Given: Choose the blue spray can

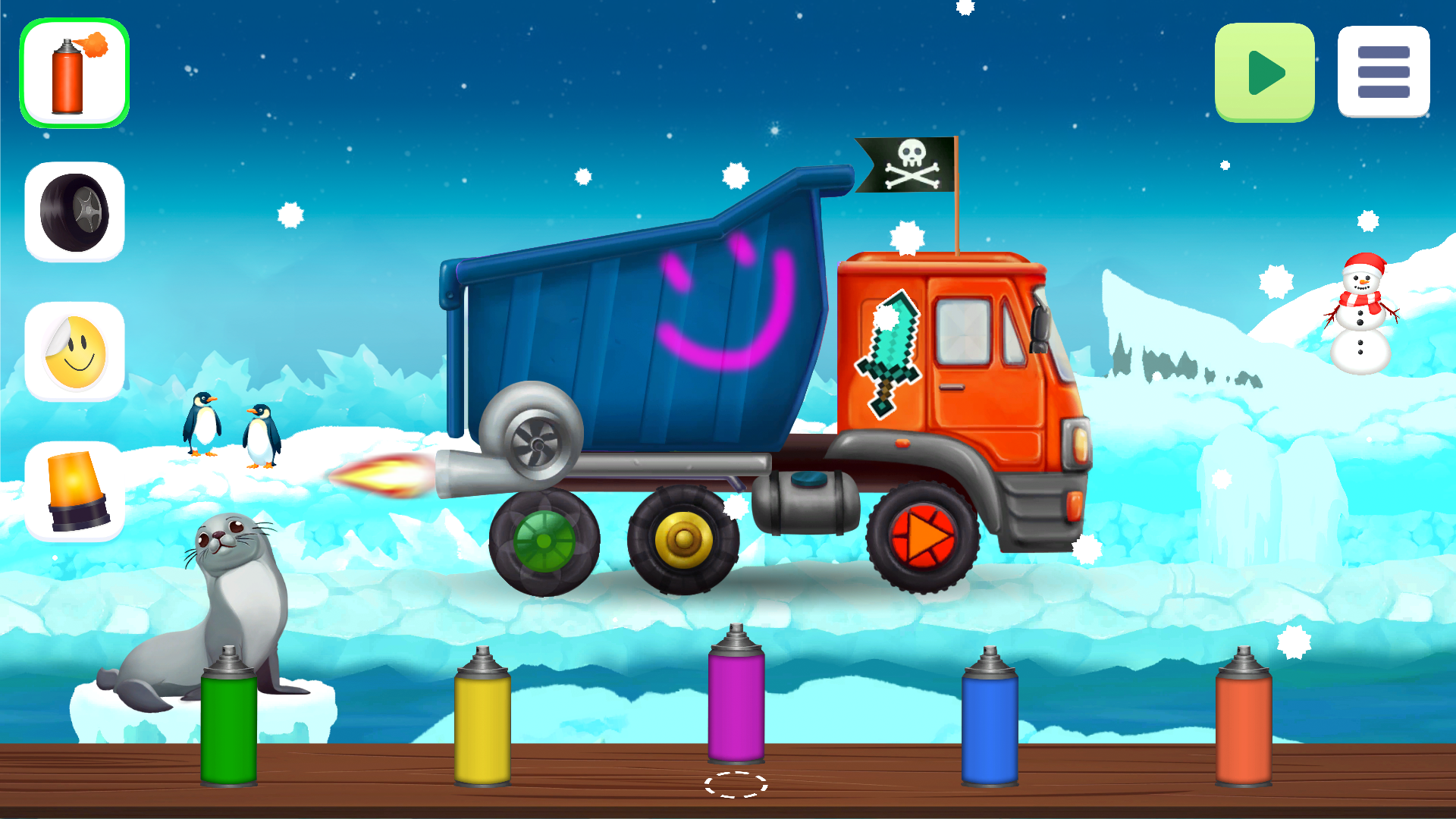Looking at the screenshot, I should pyautogui.click(x=990, y=724).
